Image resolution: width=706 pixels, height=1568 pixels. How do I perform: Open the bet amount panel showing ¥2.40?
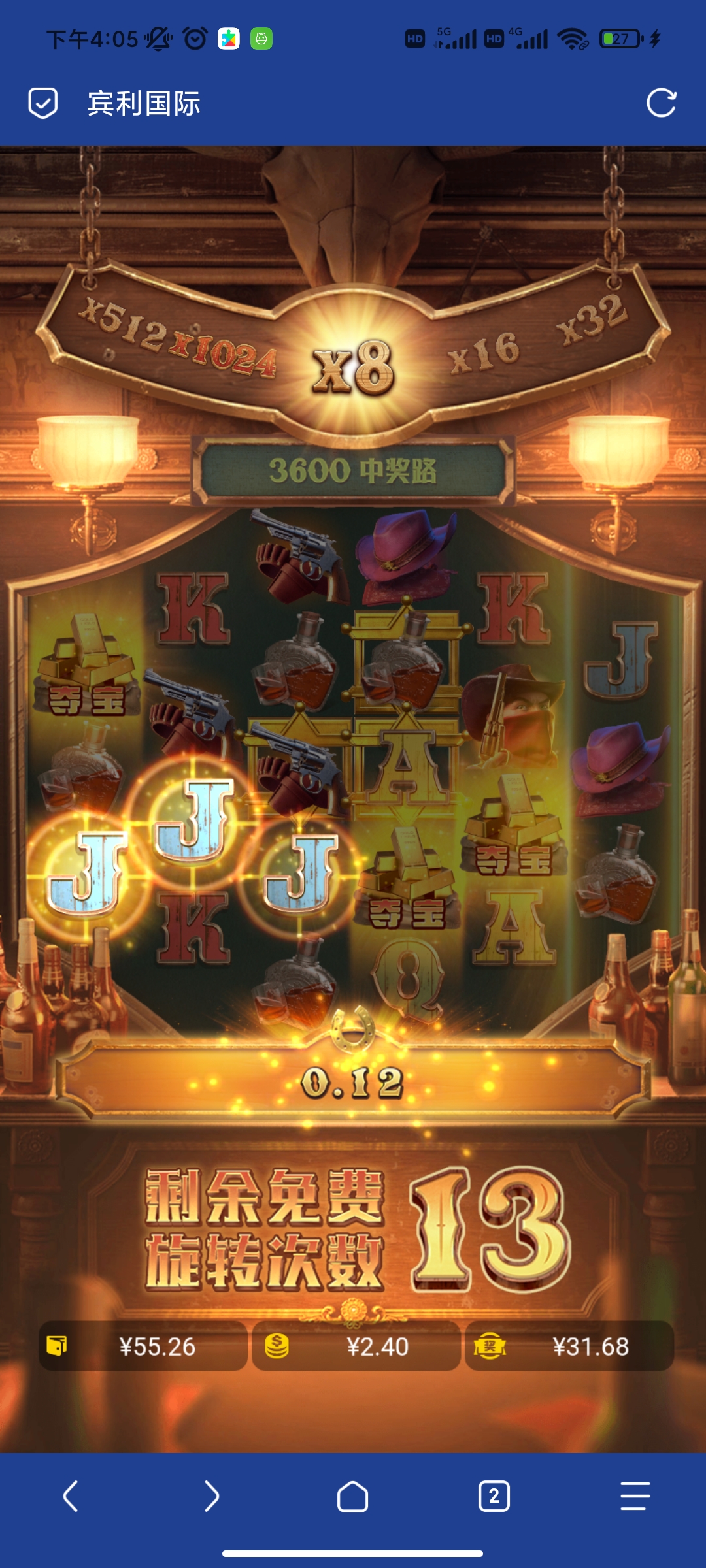tap(356, 1346)
